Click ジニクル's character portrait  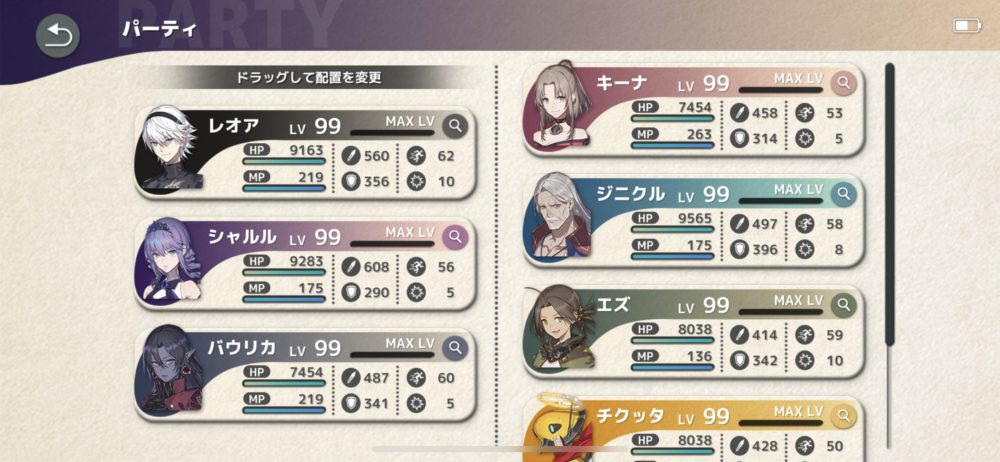(x=560, y=218)
